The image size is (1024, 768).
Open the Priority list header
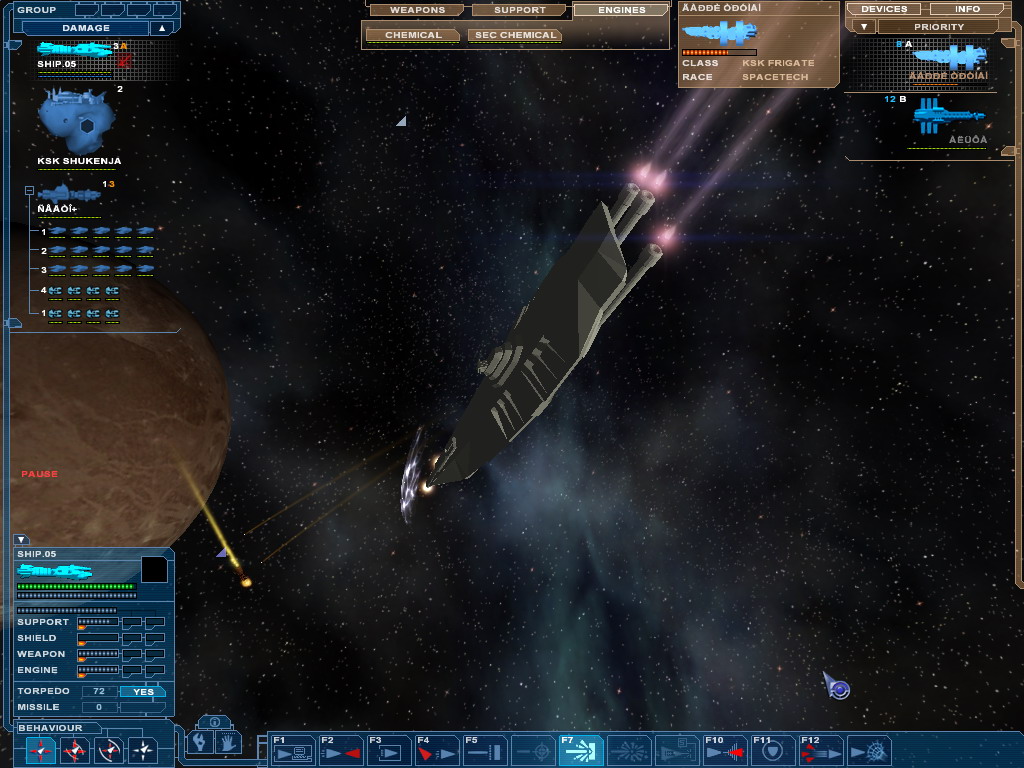938,27
